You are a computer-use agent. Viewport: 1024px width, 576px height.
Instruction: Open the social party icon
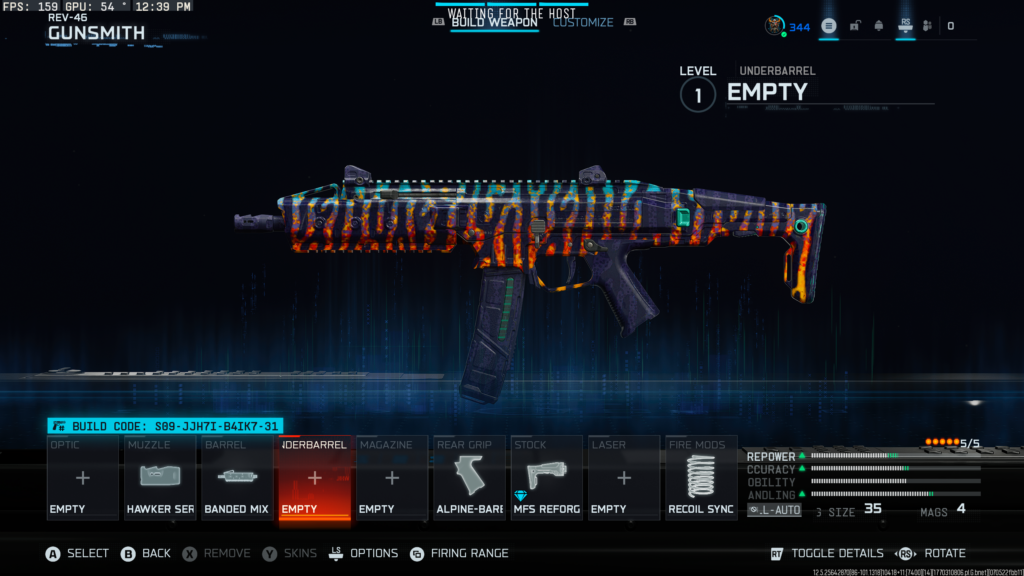coord(927,26)
